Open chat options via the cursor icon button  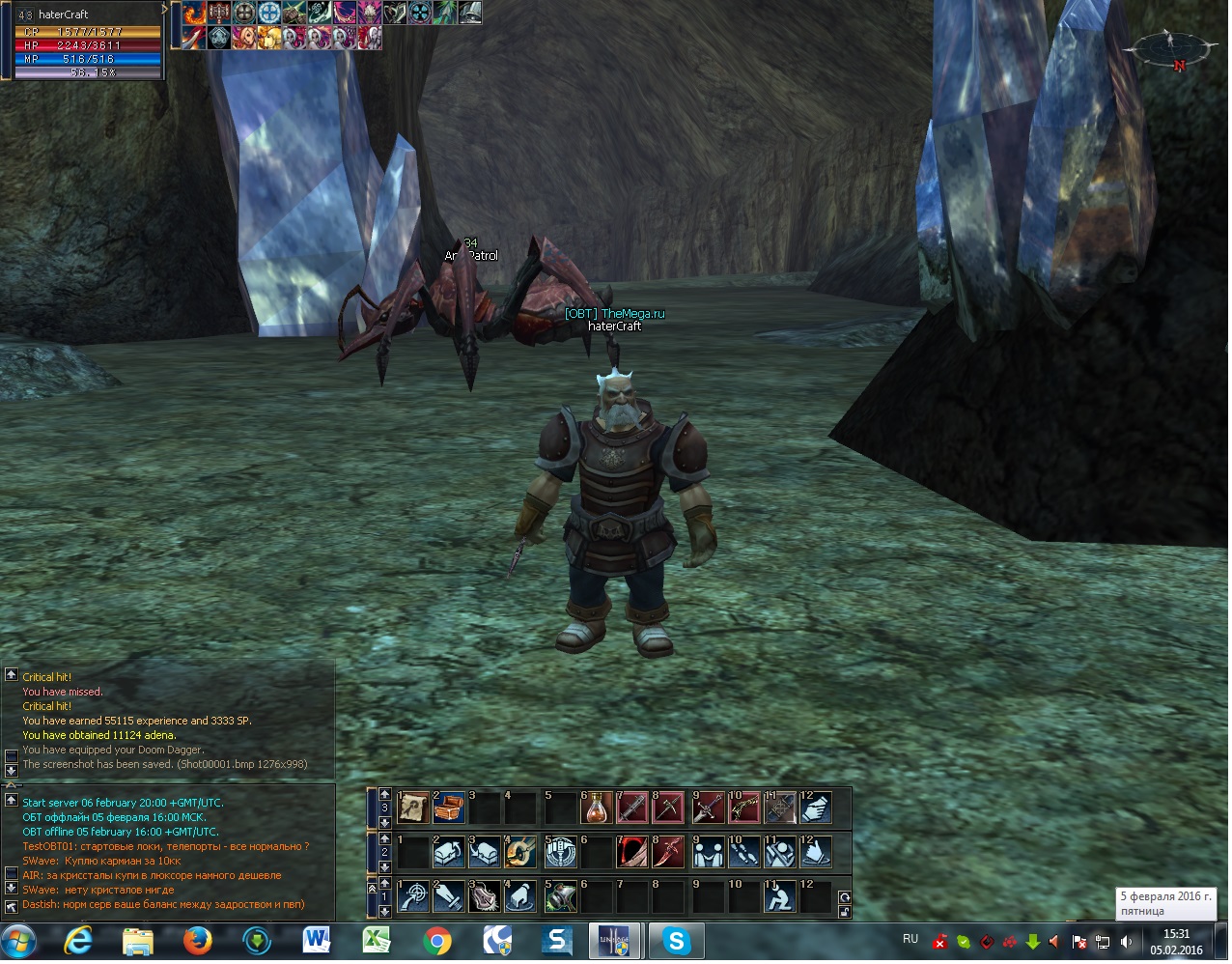point(11,906)
